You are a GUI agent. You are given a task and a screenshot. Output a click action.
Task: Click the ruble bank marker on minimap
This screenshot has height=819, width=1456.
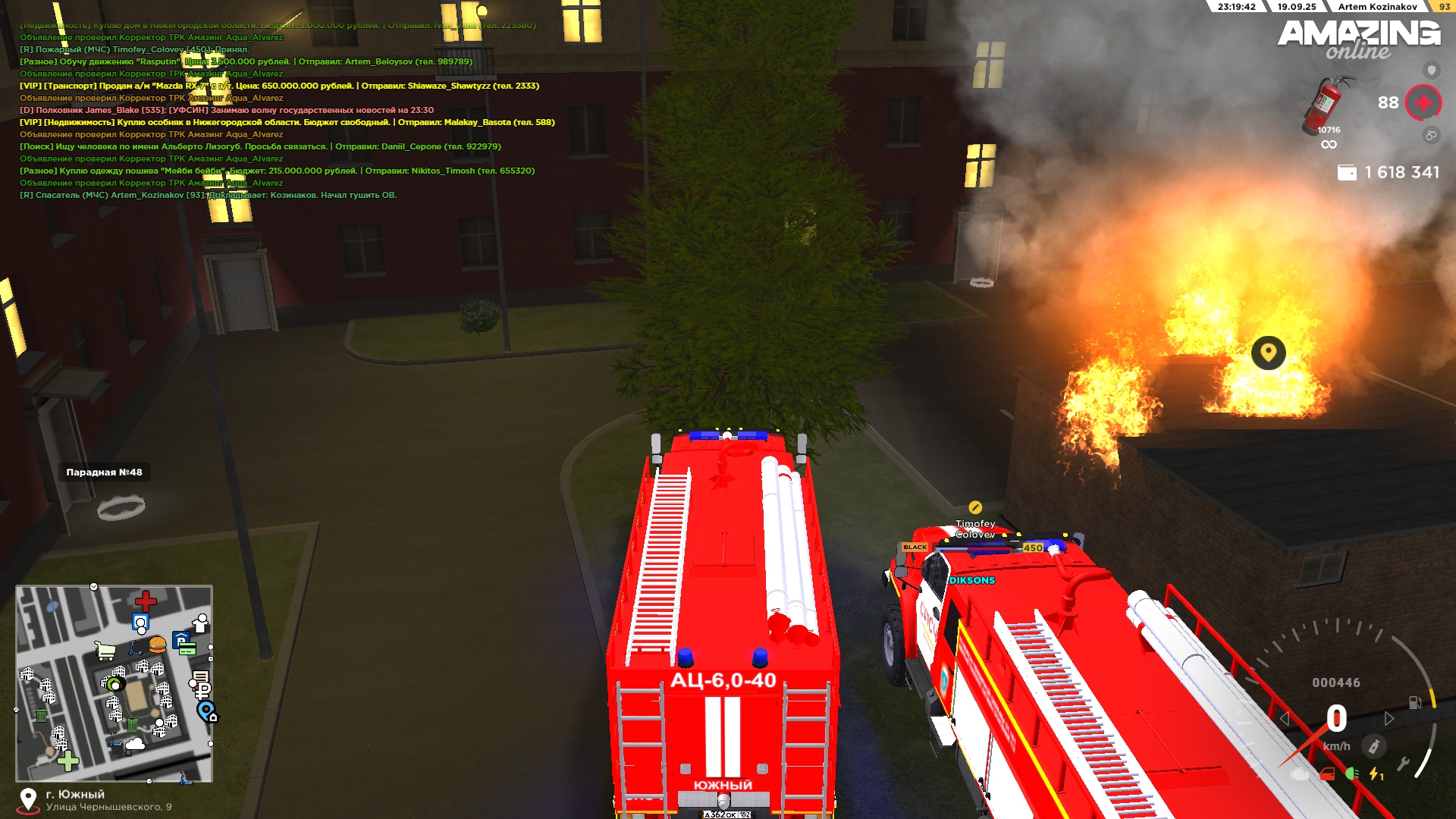[x=202, y=691]
